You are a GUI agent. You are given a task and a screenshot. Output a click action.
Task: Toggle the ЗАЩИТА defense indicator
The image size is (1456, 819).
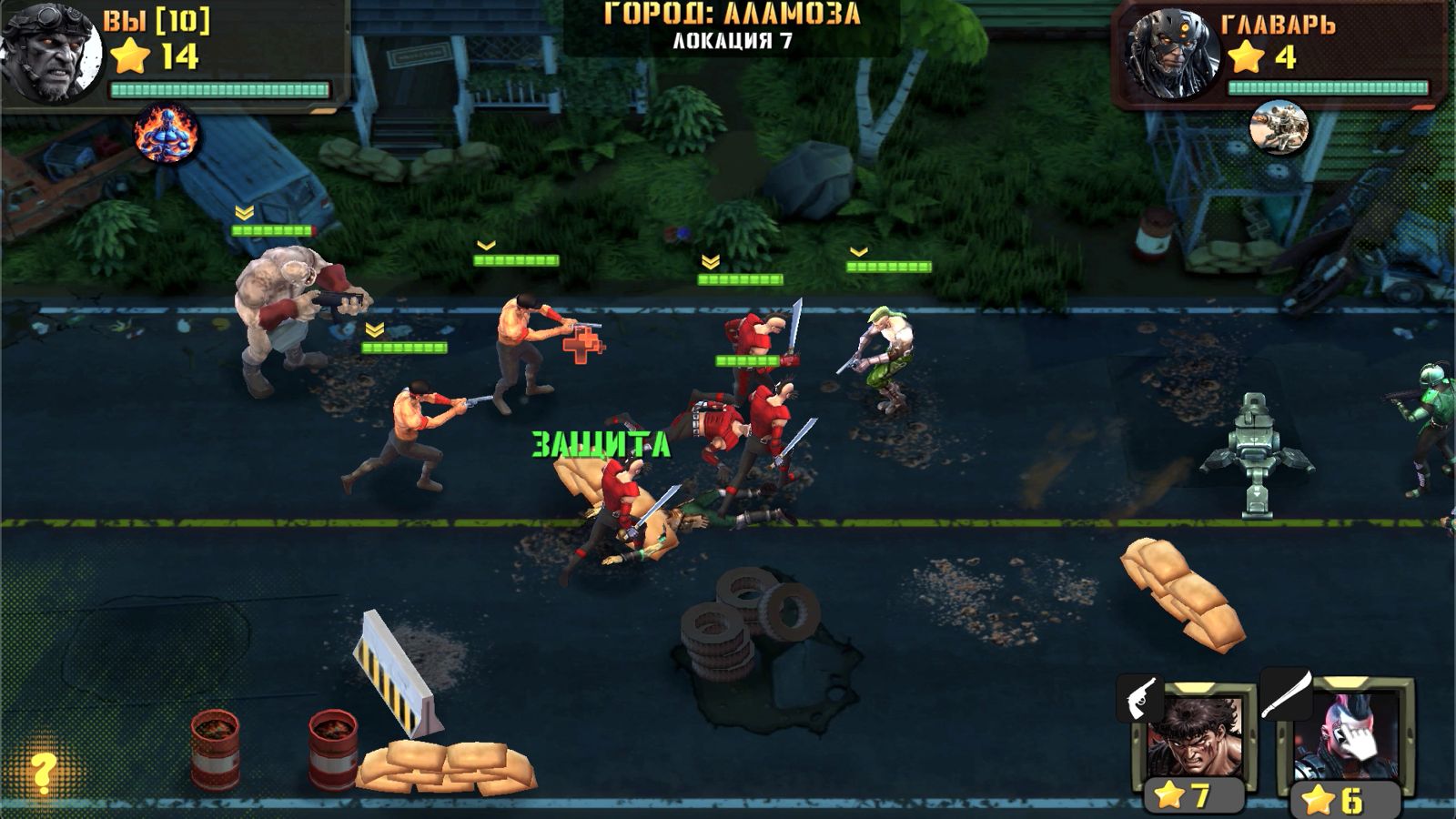coord(600,443)
